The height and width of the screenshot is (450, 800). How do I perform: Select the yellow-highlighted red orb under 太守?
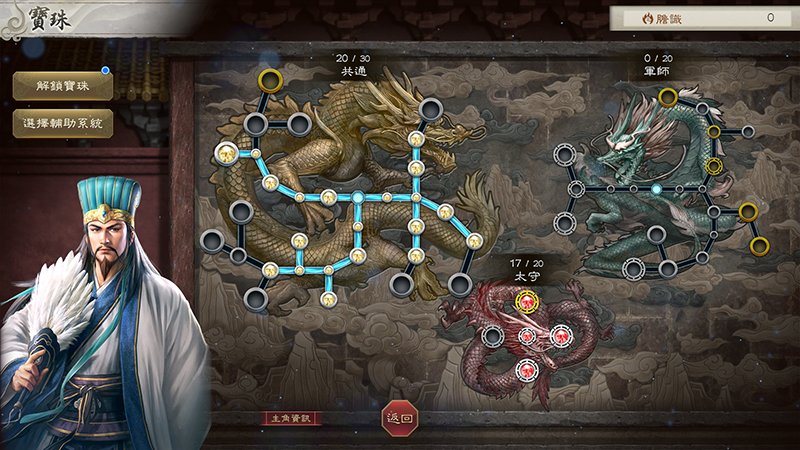pyautogui.click(x=527, y=301)
